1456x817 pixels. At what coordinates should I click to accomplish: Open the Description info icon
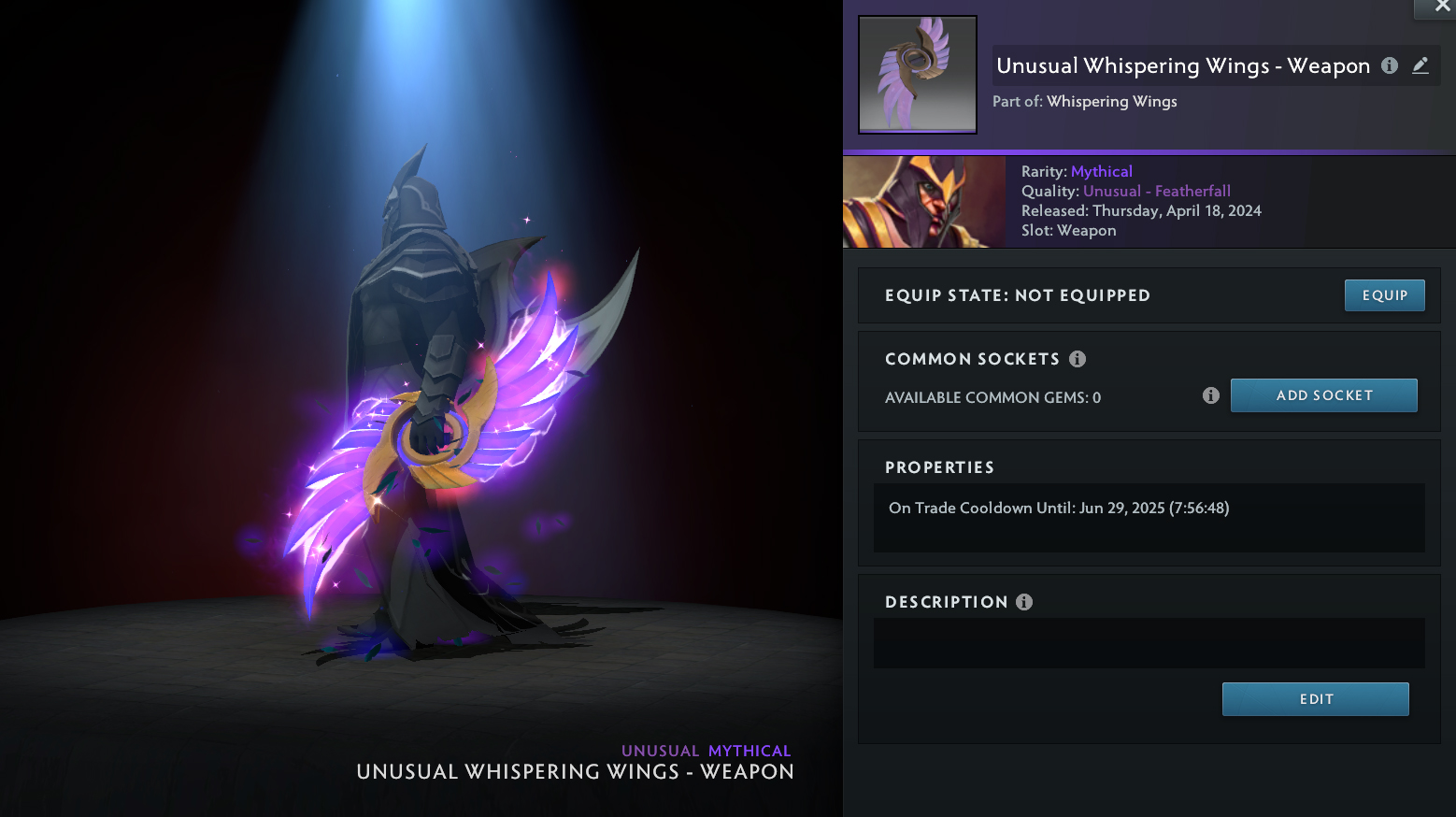click(x=1024, y=602)
